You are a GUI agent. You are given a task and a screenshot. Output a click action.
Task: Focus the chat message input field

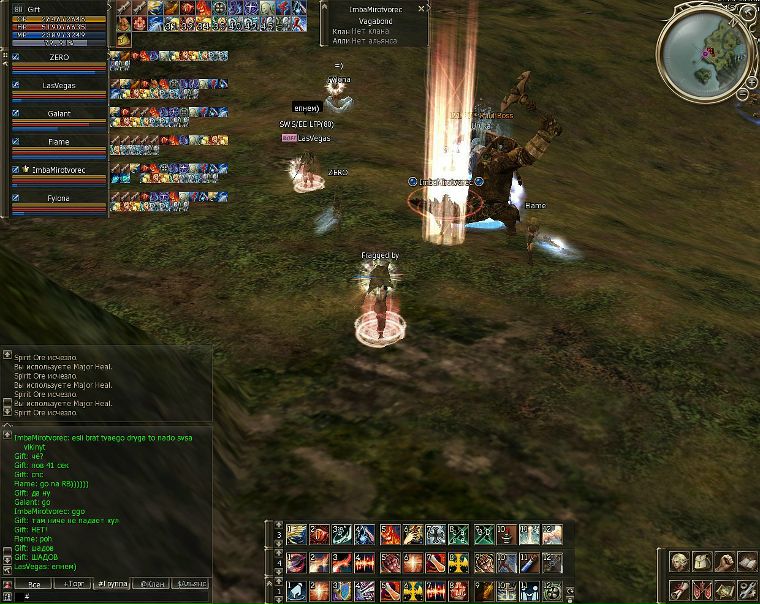coord(110,596)
